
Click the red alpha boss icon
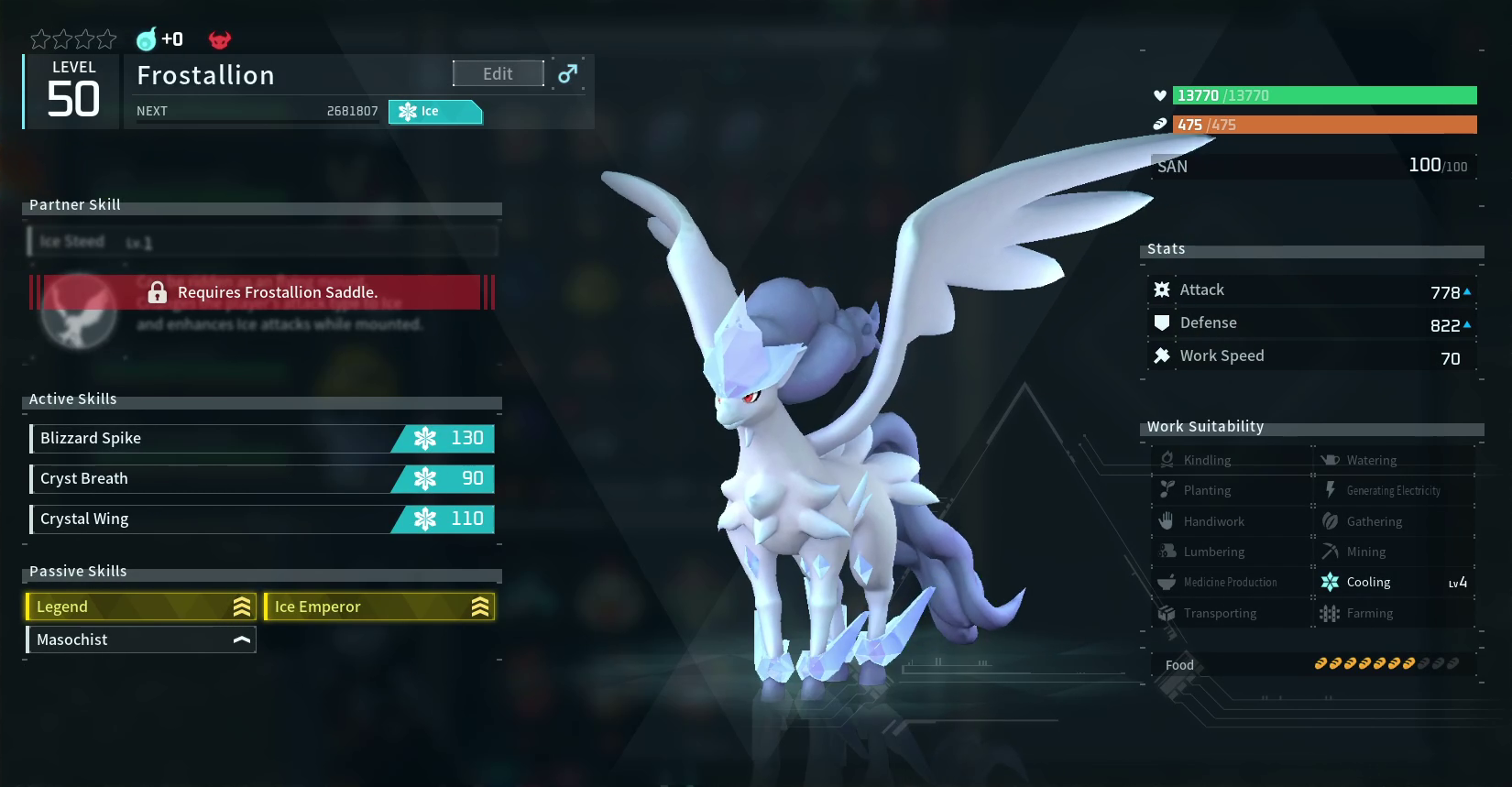220,39
